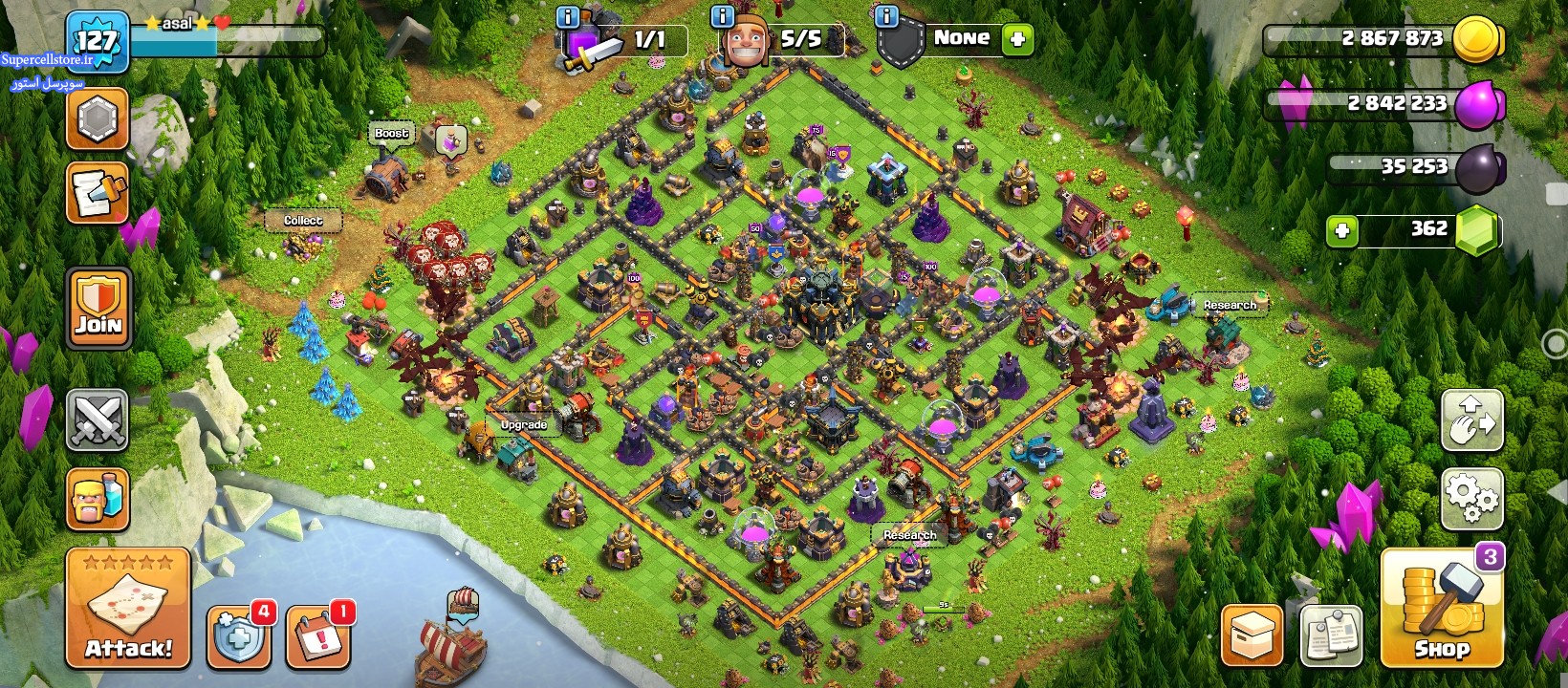This screenshot has height=688, width=1568.
Task: Tap the Collect bubble over the loot cart
Action: pos(303,221)
